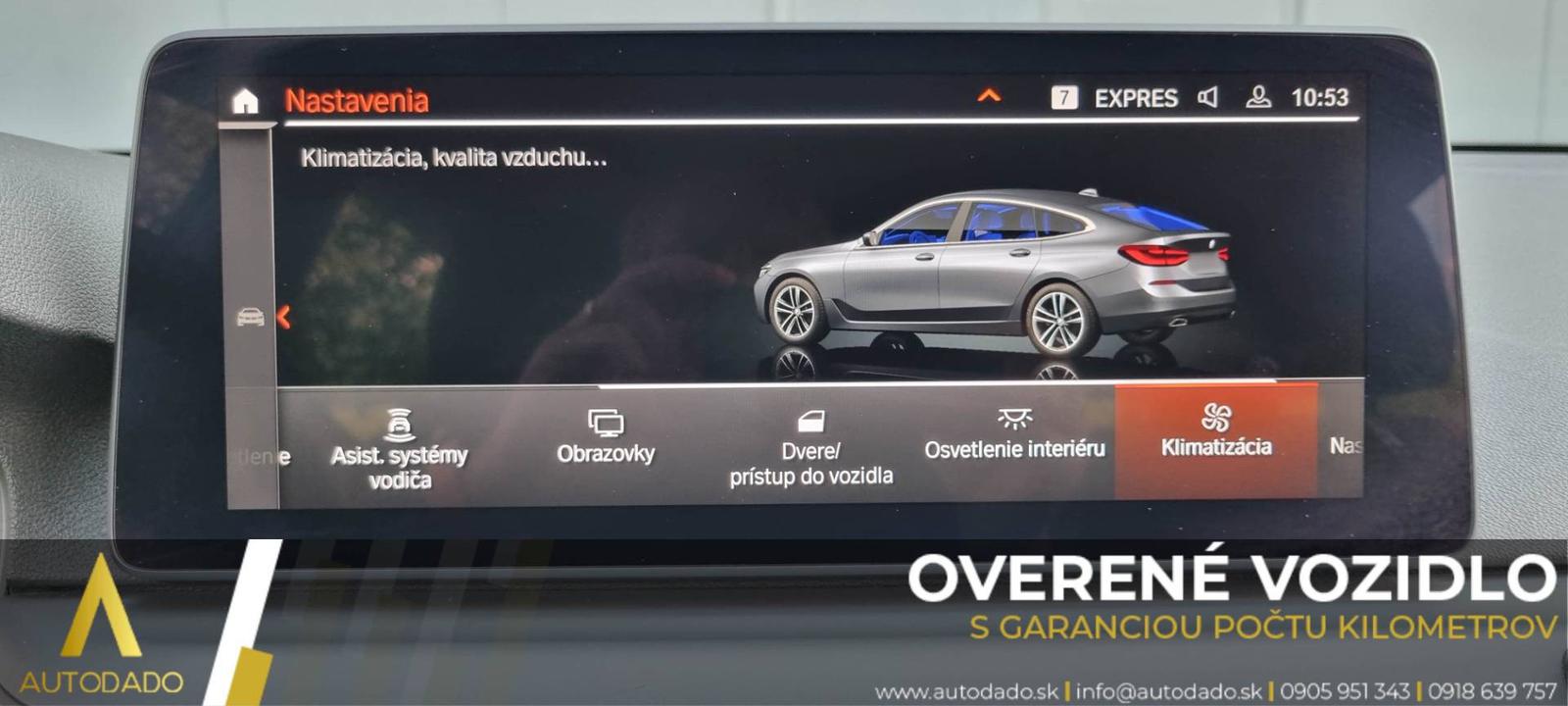Select radio preset 7 in the status bar
Image resolution: width=1568 pixels, height=706 pixels.
coord(1064,97)
